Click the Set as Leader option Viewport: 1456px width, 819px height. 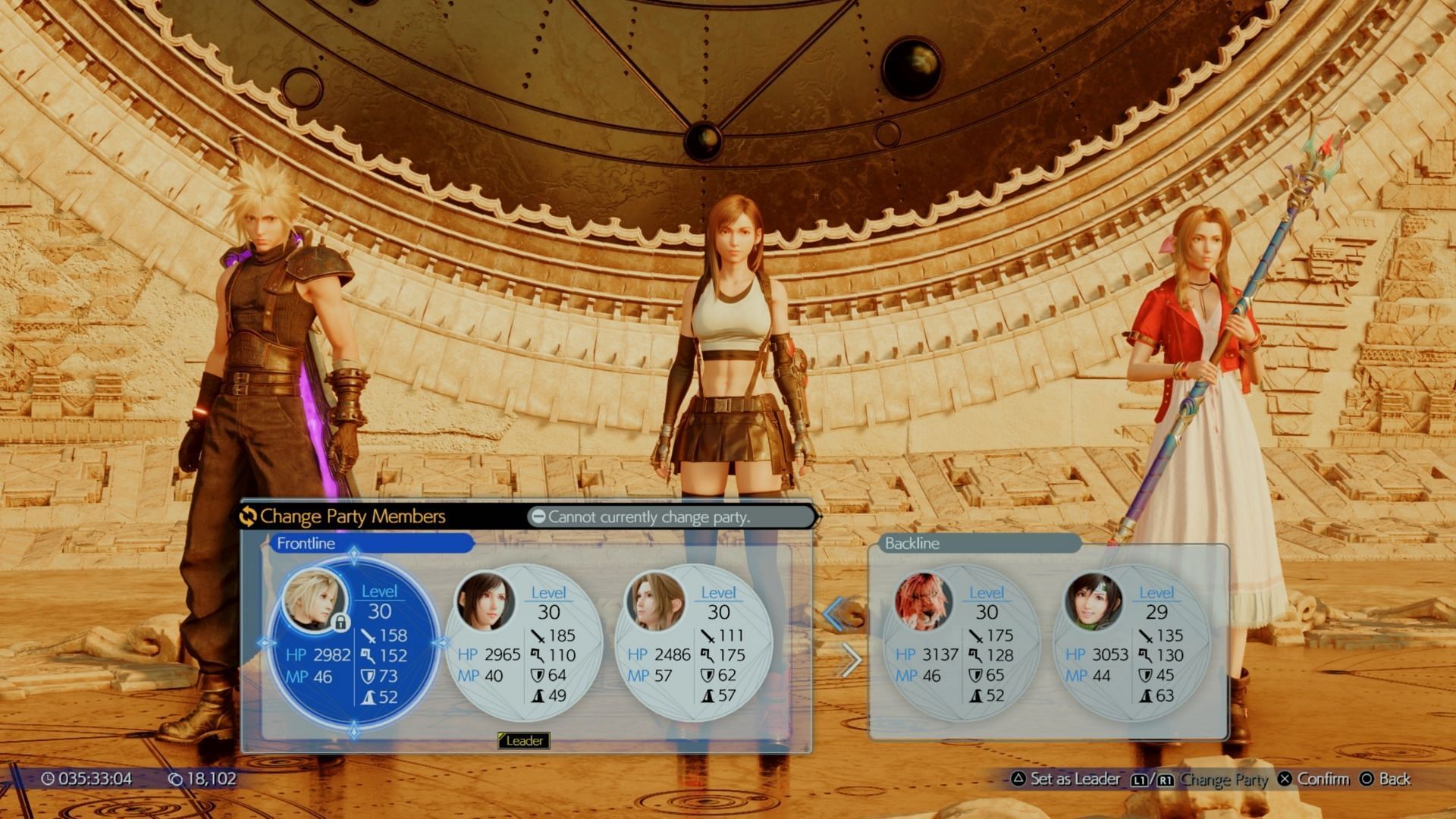click(x=1066, y=779)
